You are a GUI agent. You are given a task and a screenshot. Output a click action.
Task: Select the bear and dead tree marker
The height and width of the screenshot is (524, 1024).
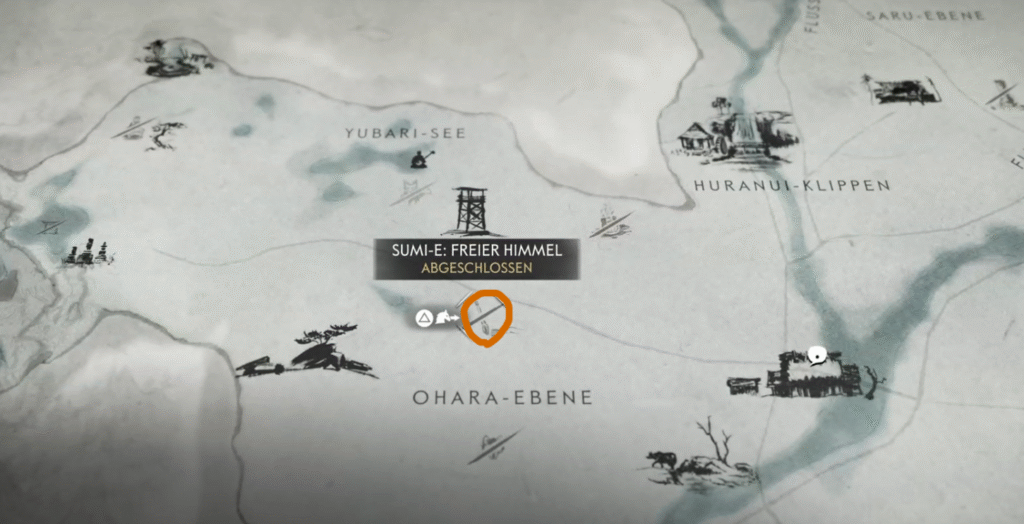pos(698,455)
